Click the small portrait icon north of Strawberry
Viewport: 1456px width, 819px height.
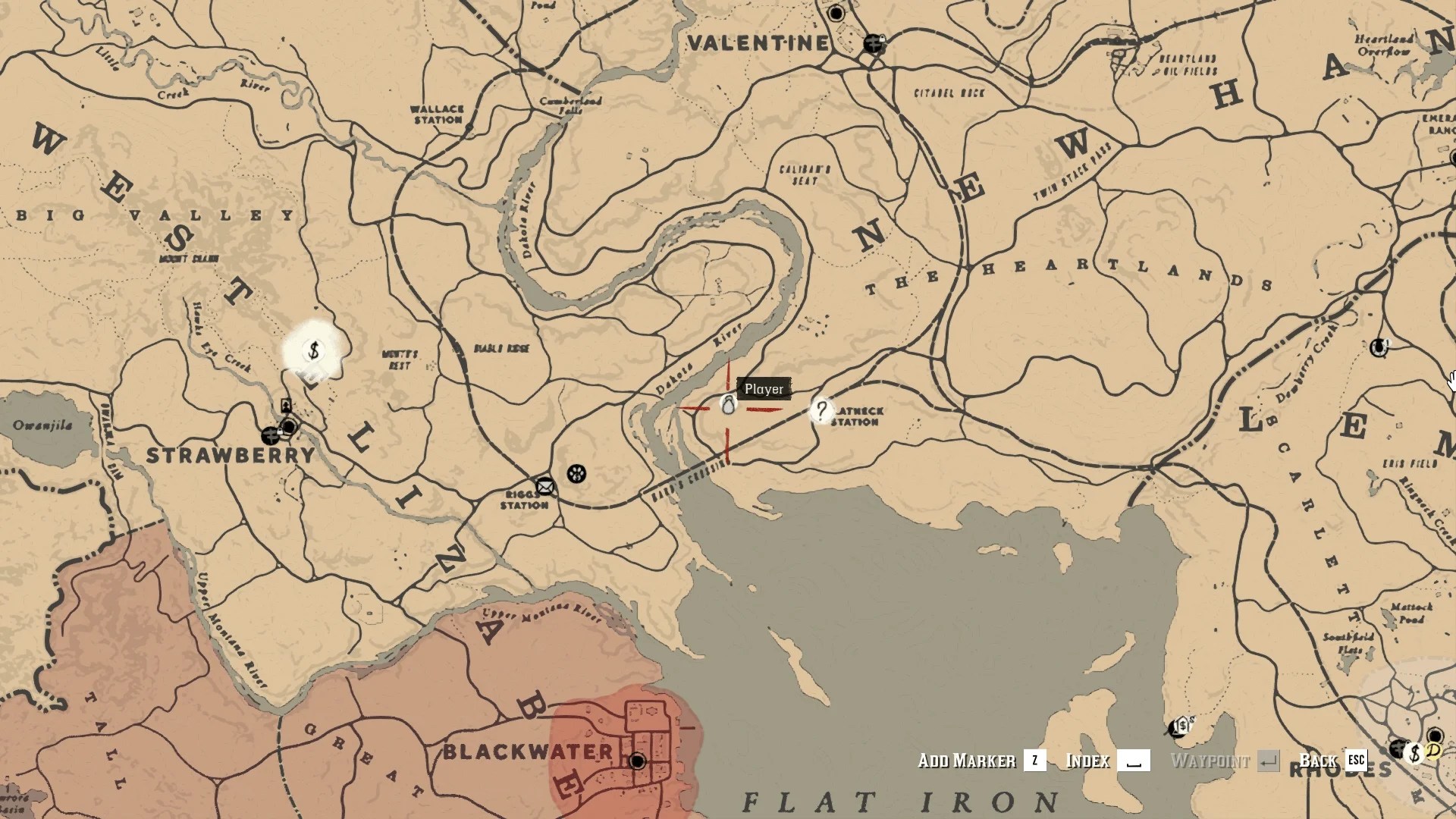click(x=286, y=405)
